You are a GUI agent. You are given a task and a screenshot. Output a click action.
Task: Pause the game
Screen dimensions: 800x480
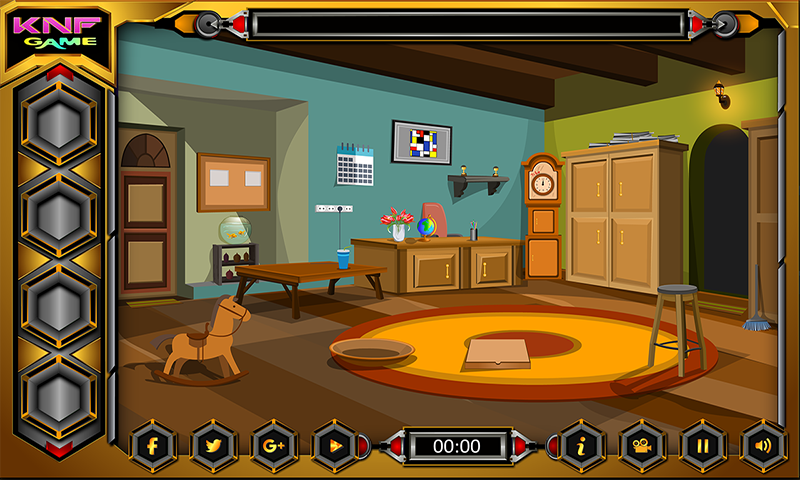pyautogui.click(x=704, y=446)
